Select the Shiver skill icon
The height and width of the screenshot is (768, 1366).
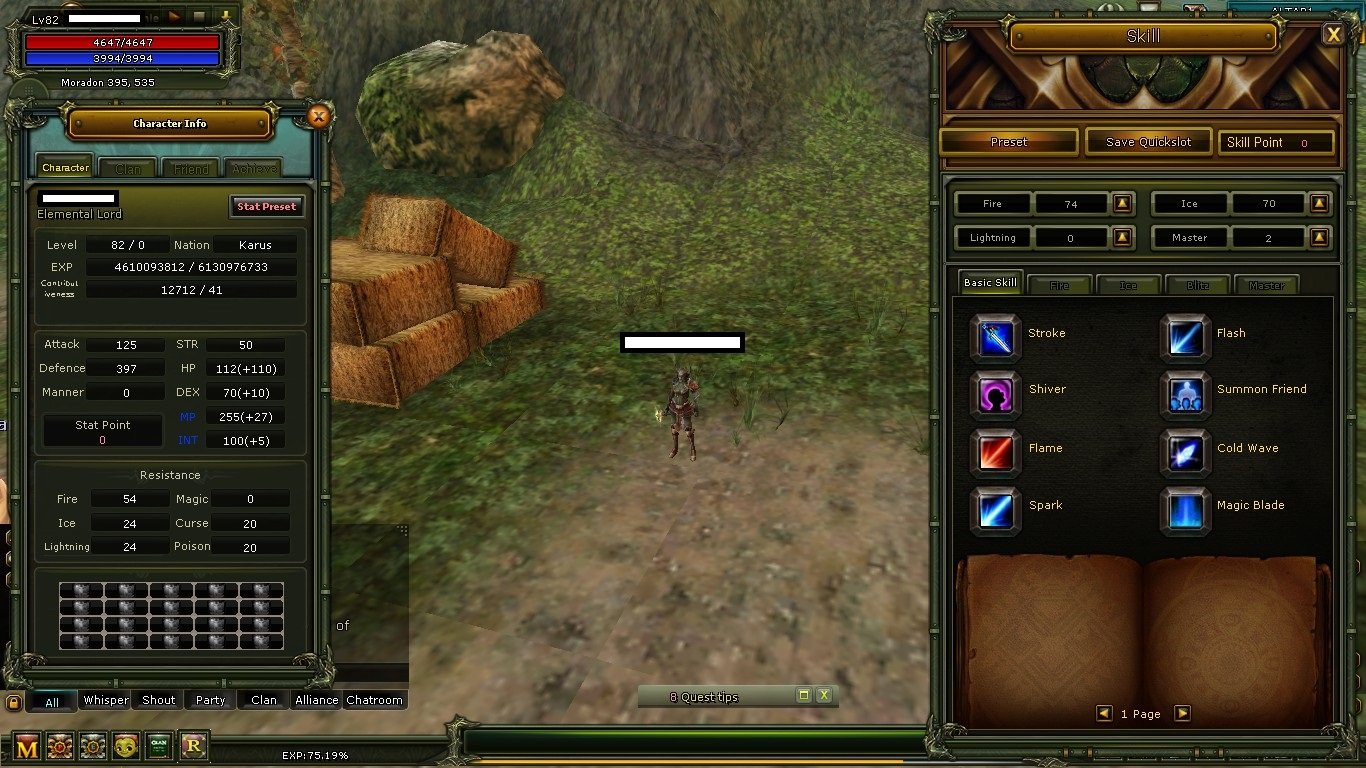tap(994, 391)
